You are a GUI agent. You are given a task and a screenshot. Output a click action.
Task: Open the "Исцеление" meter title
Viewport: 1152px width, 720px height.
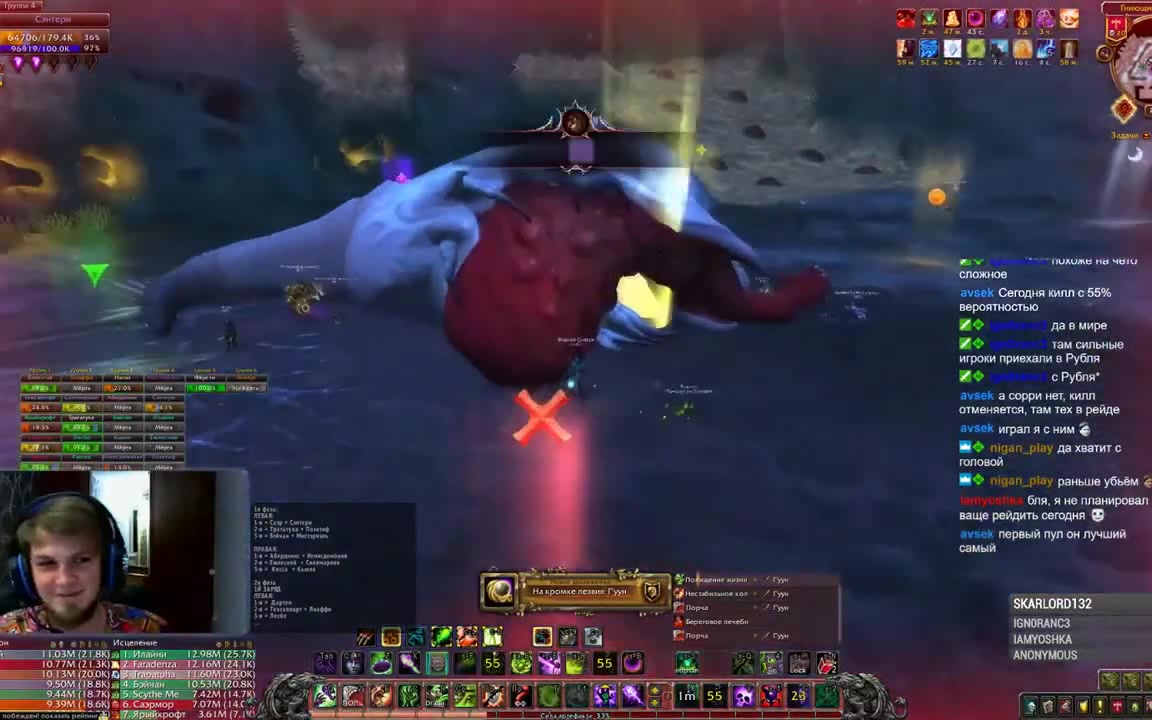(x=135, y=643)
